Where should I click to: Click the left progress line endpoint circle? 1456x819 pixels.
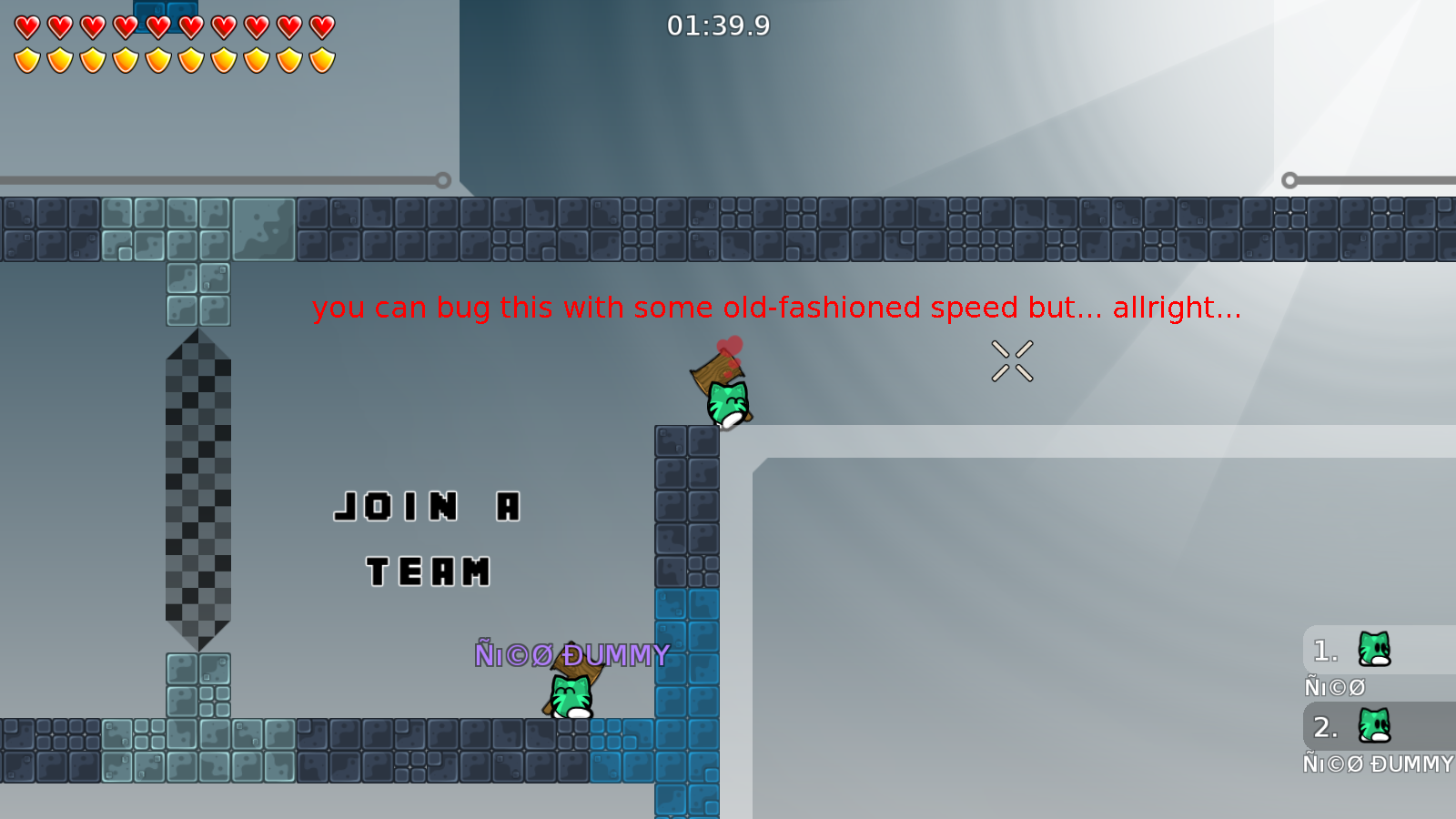(443, 179)
